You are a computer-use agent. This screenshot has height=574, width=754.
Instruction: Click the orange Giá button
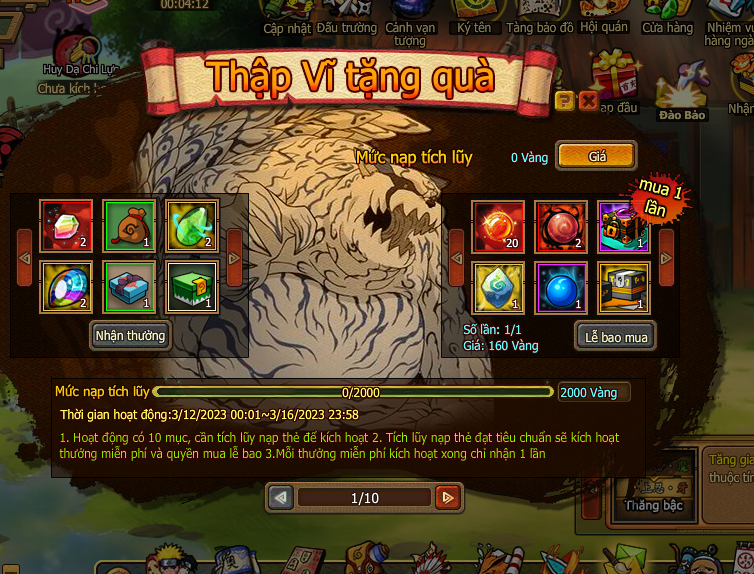[x=597, y=156]
